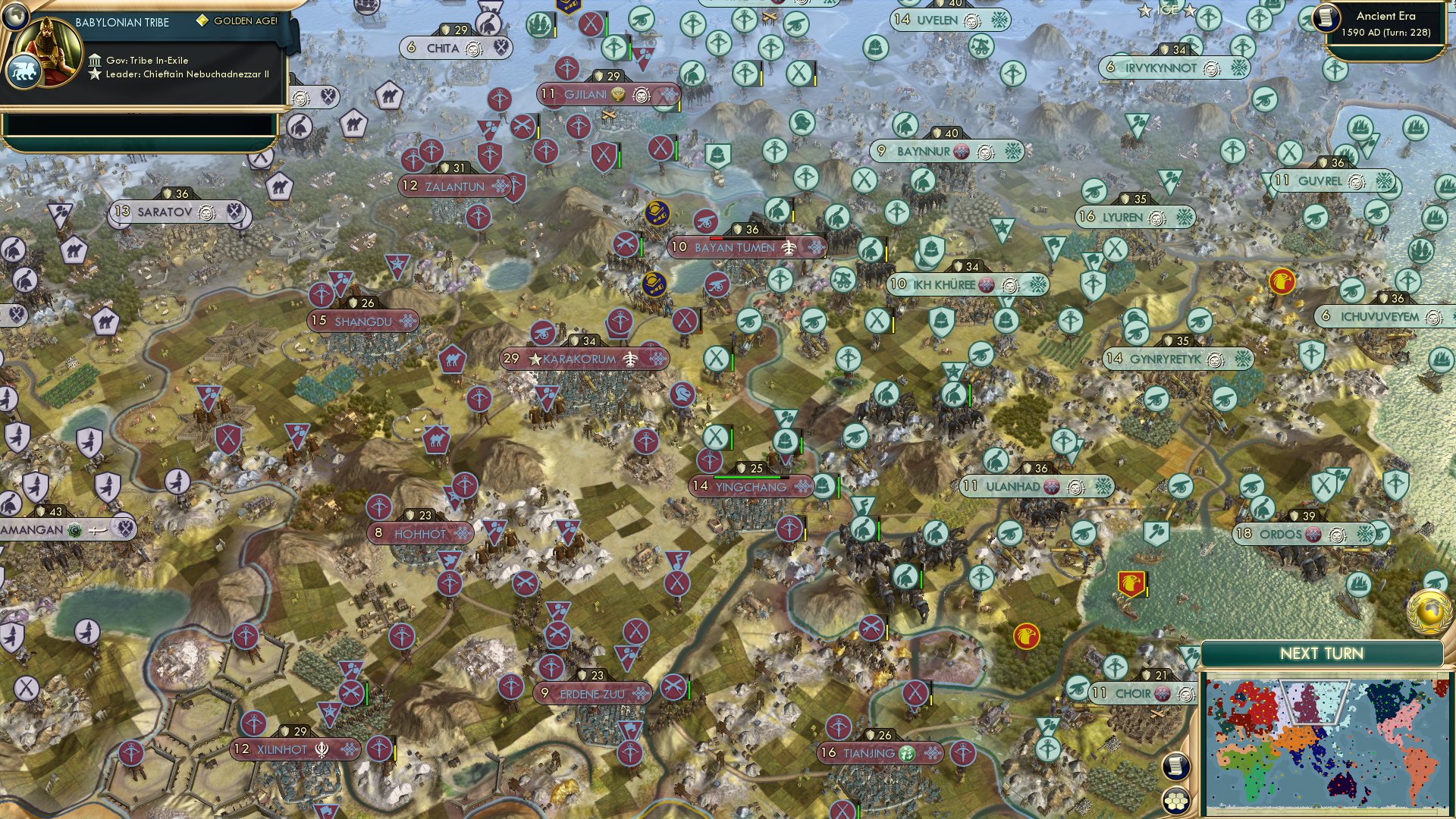
Task: Click the religion icon beside the Choir banner
Action: [x=1162, y=693]
